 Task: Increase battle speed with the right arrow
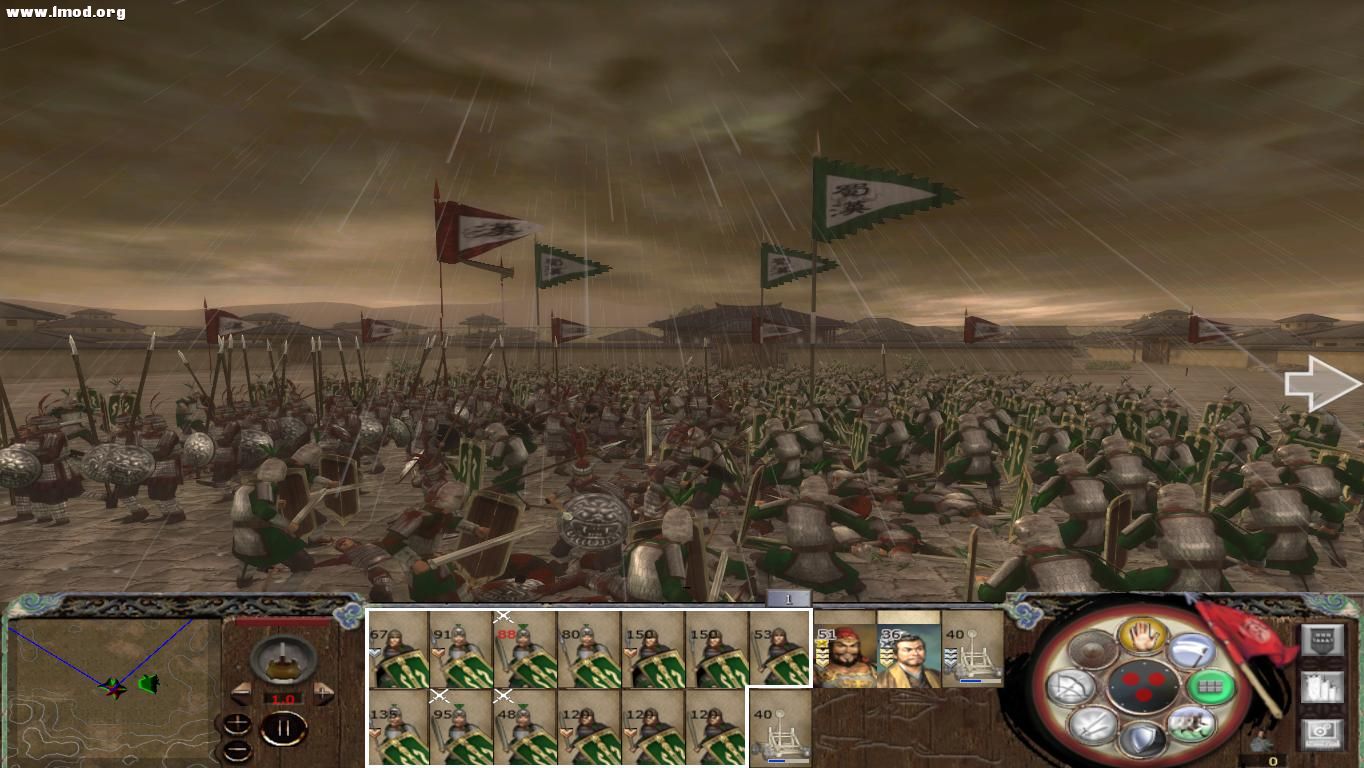[322, 692]
